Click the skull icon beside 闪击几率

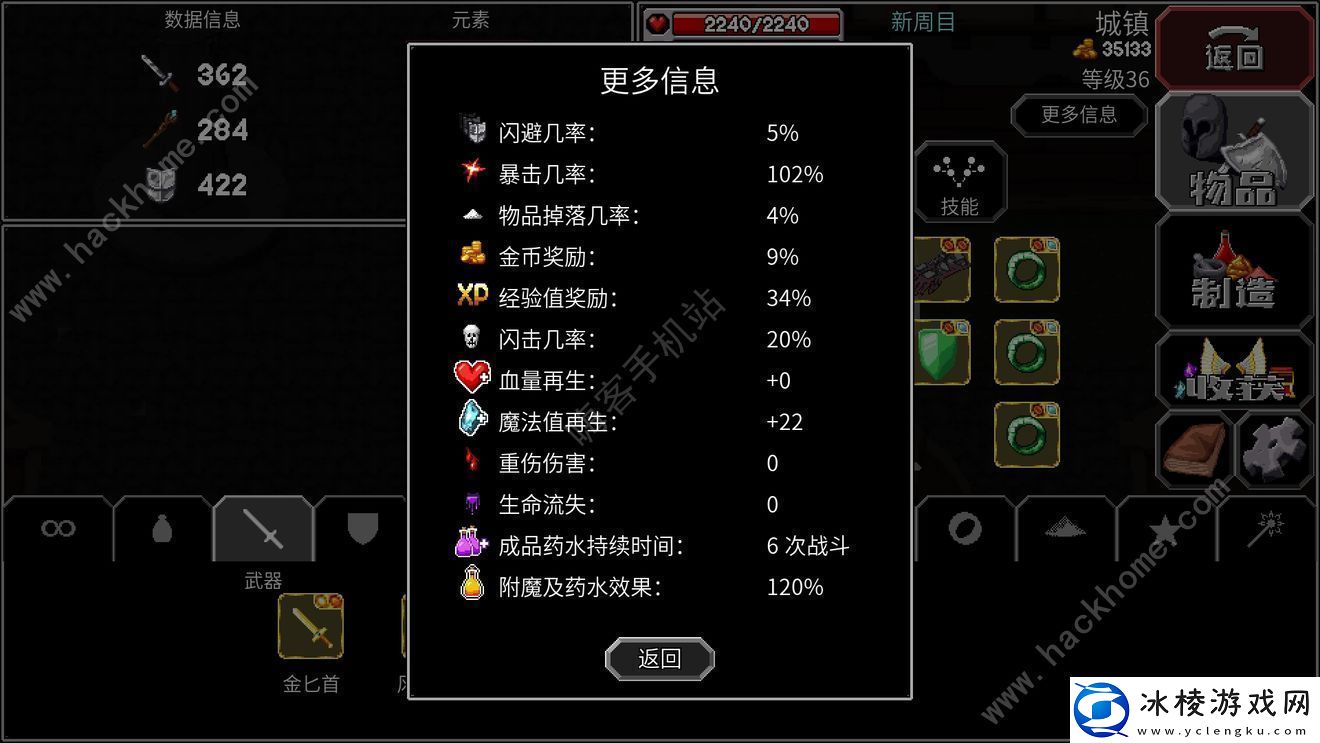470,338
